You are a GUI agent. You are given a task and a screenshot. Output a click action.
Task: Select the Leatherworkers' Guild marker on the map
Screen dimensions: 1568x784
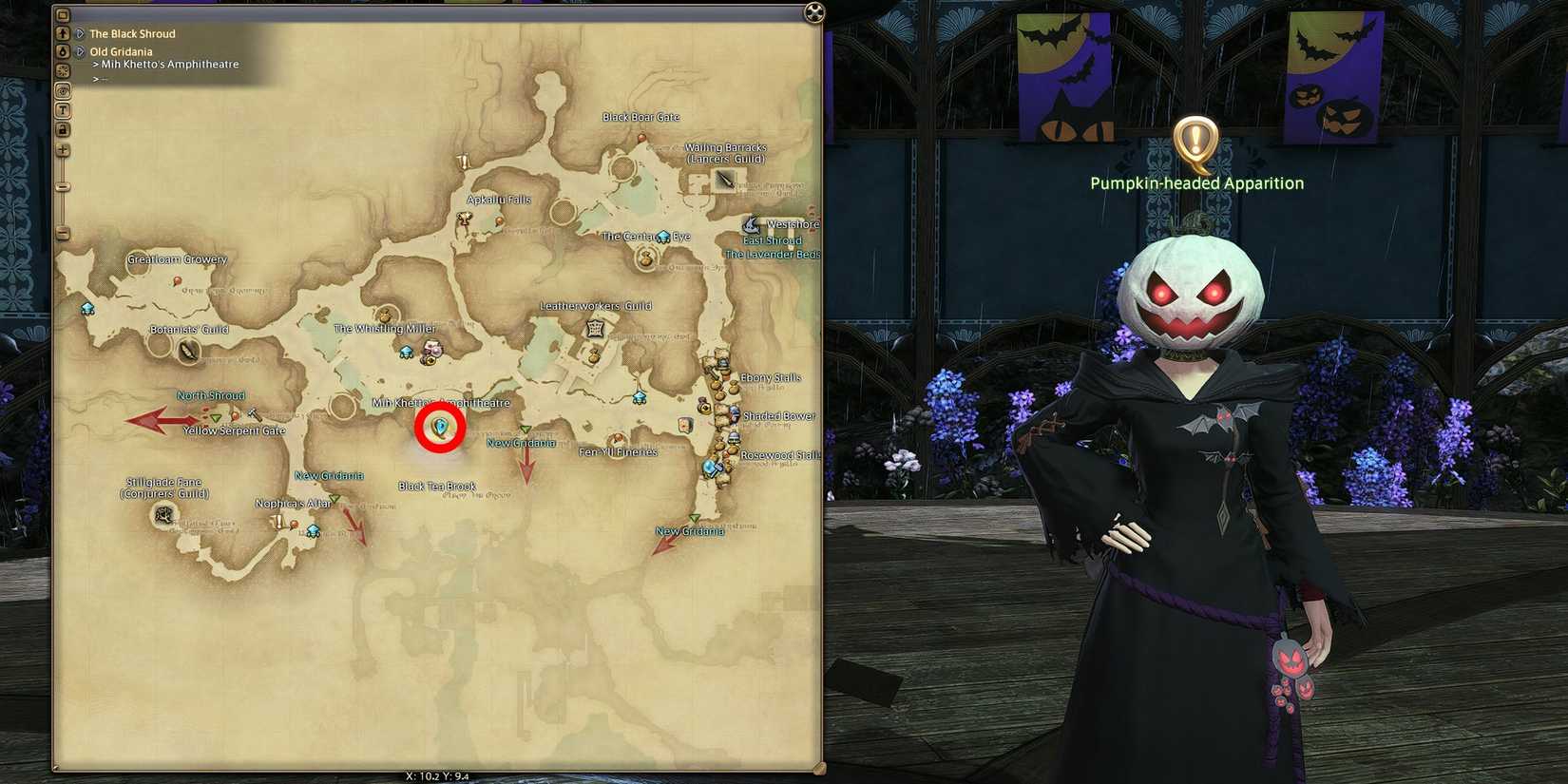[594, 329]
